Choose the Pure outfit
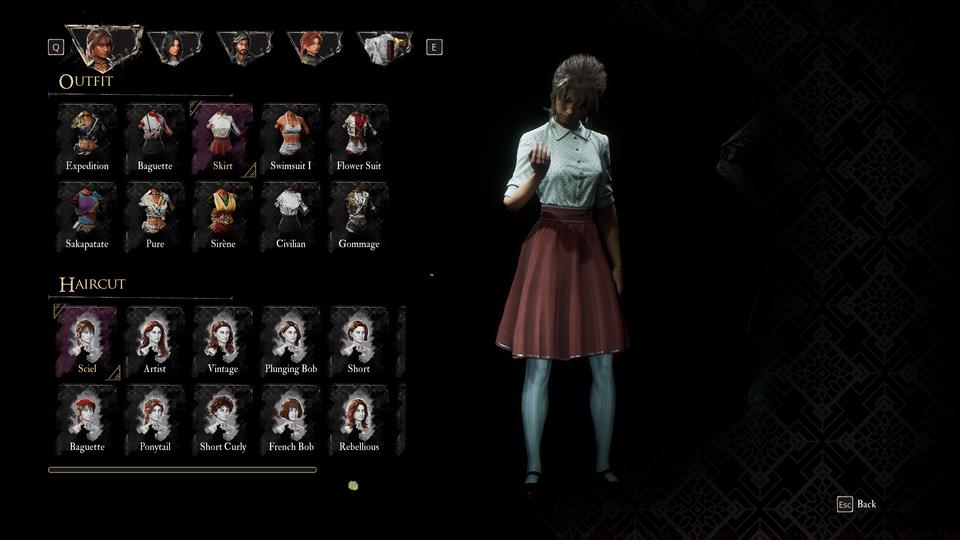 tap(155, 216)
